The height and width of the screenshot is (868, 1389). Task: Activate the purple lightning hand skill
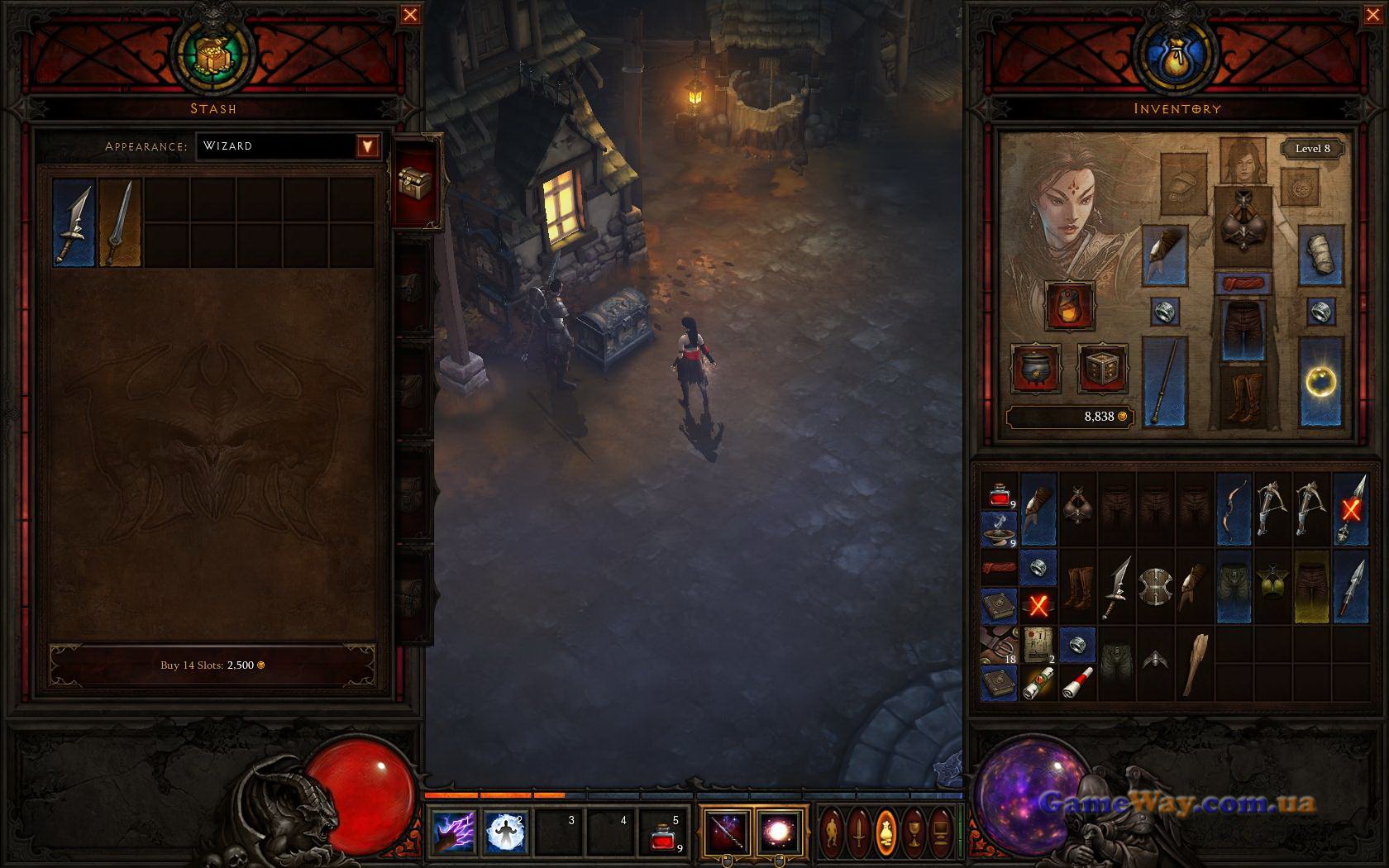(x=453, y=832)
